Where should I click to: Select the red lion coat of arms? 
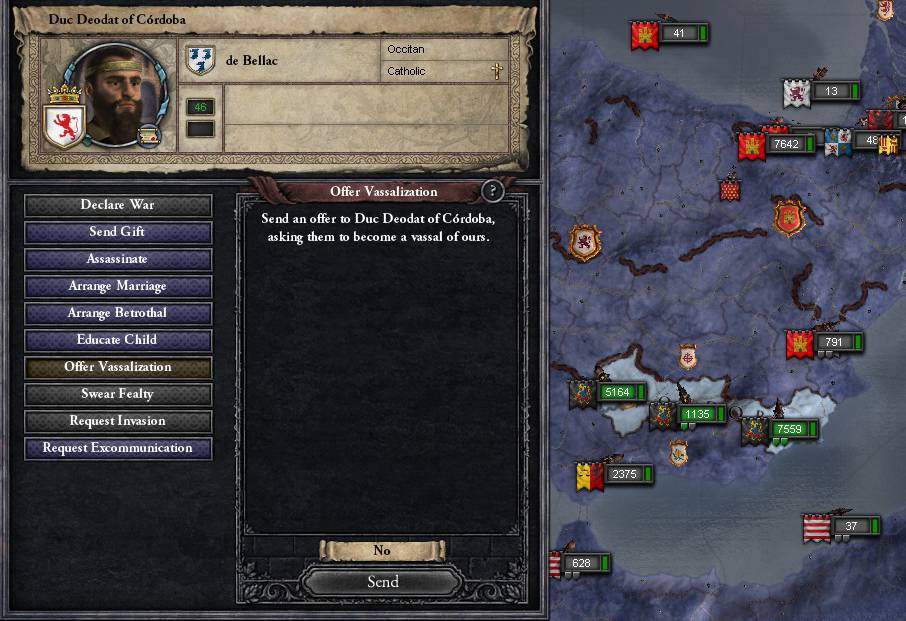pos(65,126)
